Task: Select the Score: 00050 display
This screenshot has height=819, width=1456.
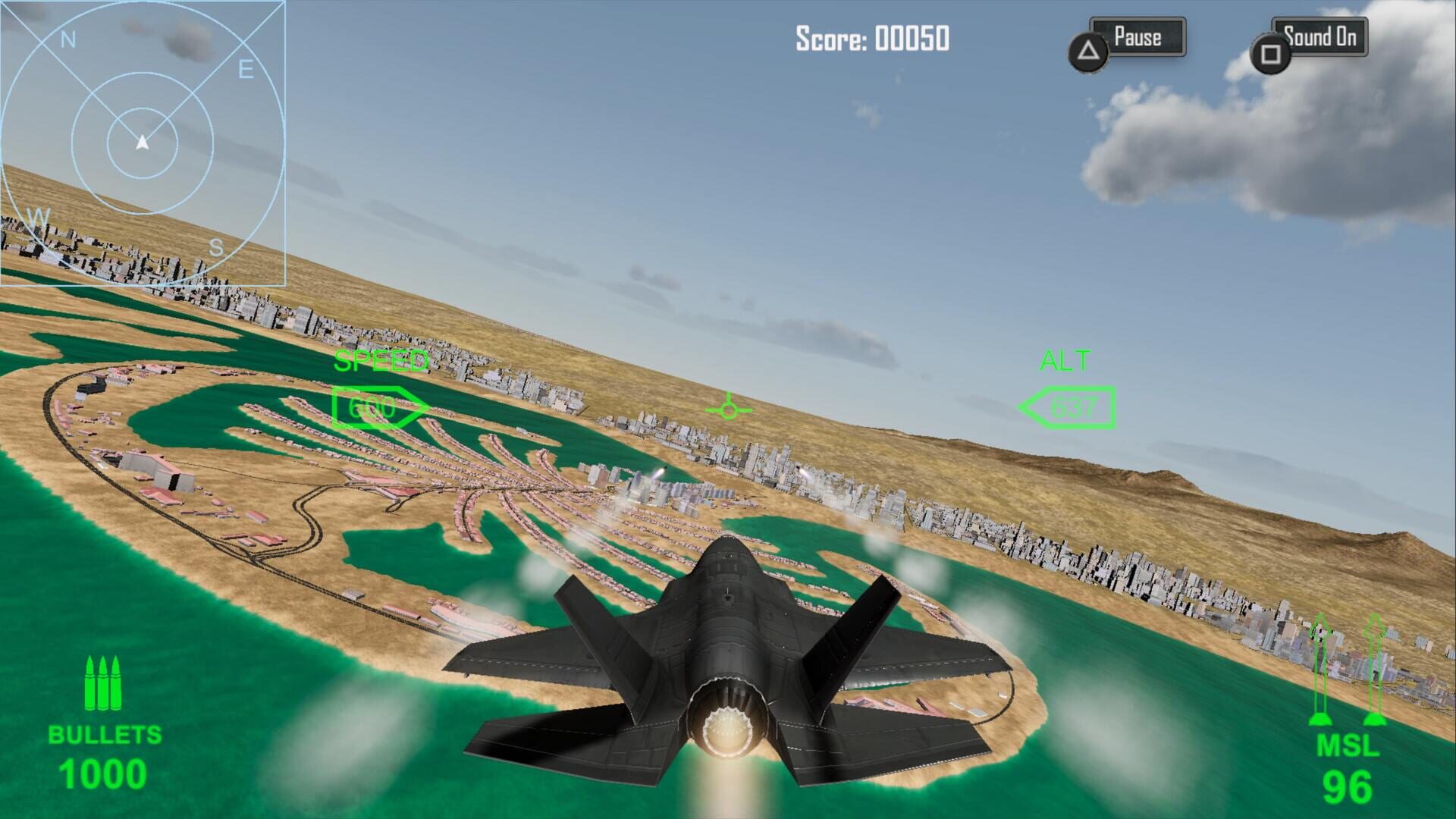Action: click(x=871, y=36)
